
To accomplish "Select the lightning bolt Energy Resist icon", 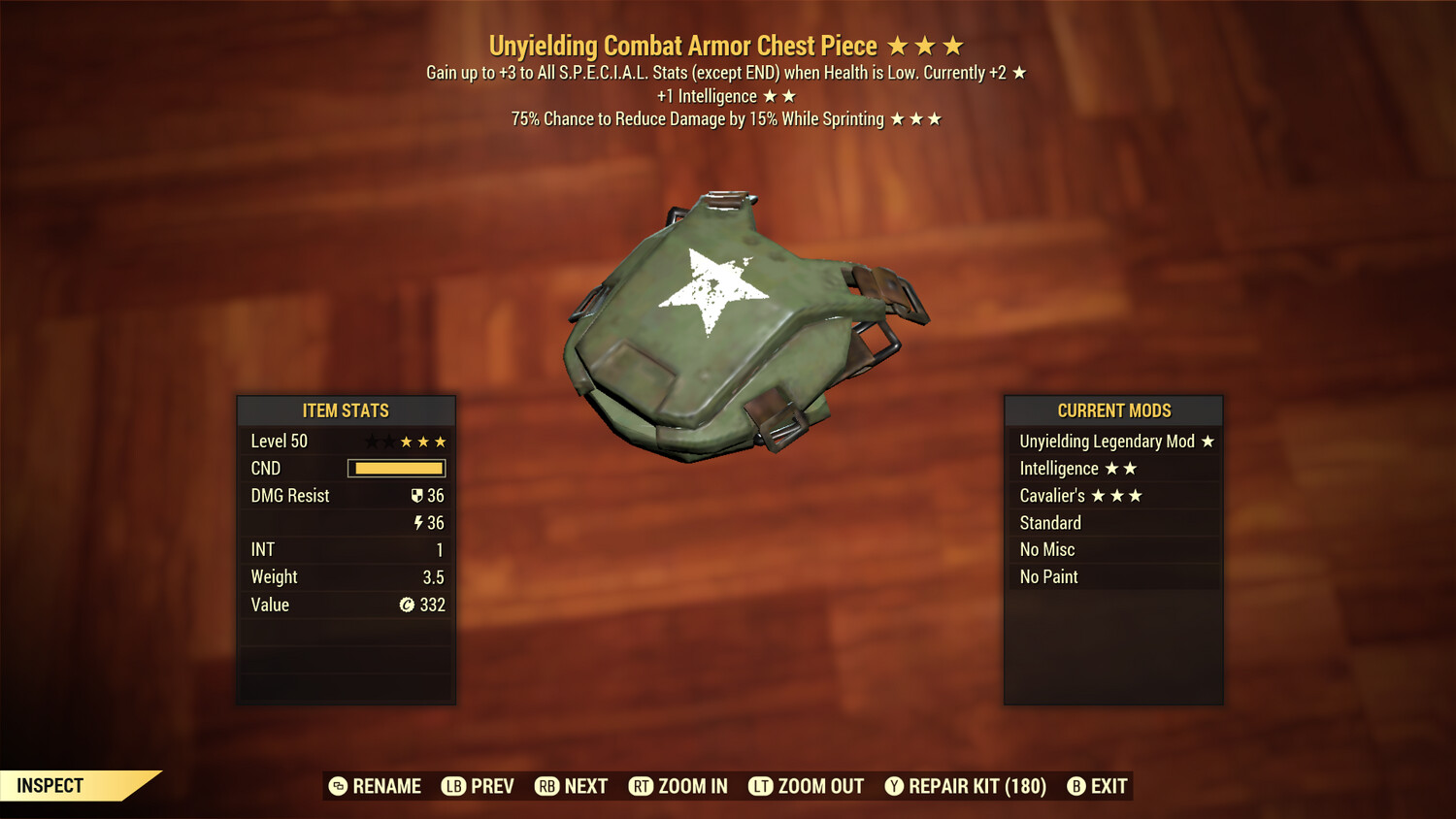I will click(x=418, y=522).
